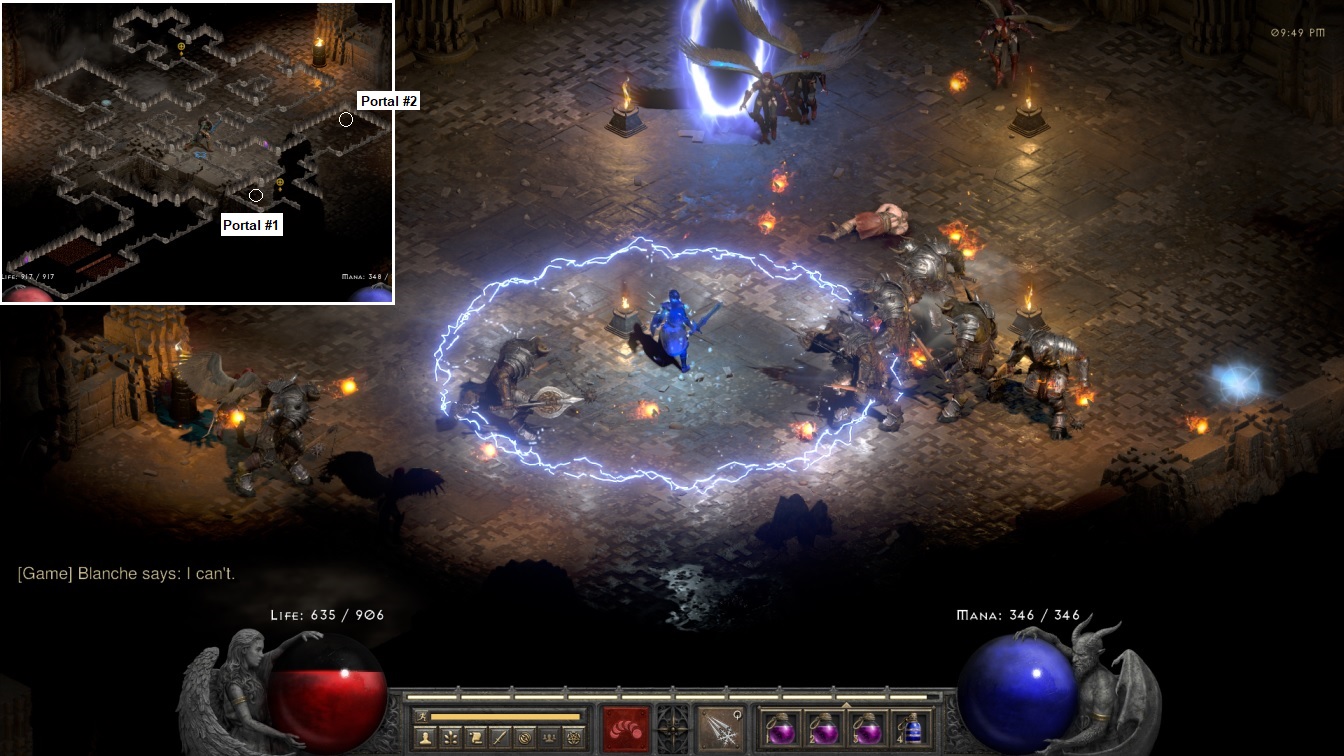
Task: Toggle the run/walk running man button
Action: [422, 716]
